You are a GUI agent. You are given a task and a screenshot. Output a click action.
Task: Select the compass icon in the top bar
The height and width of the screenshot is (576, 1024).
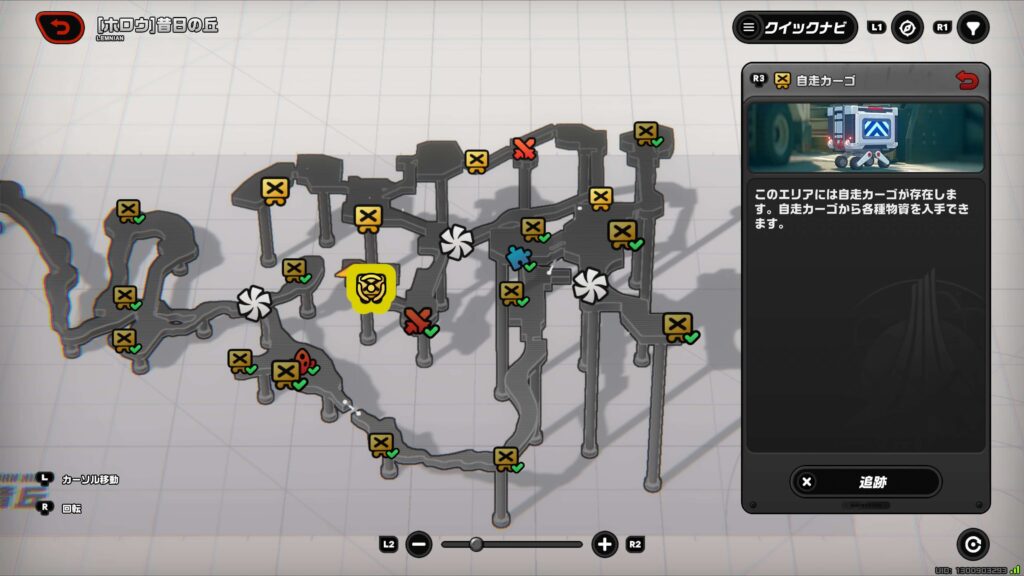[907, 28]
